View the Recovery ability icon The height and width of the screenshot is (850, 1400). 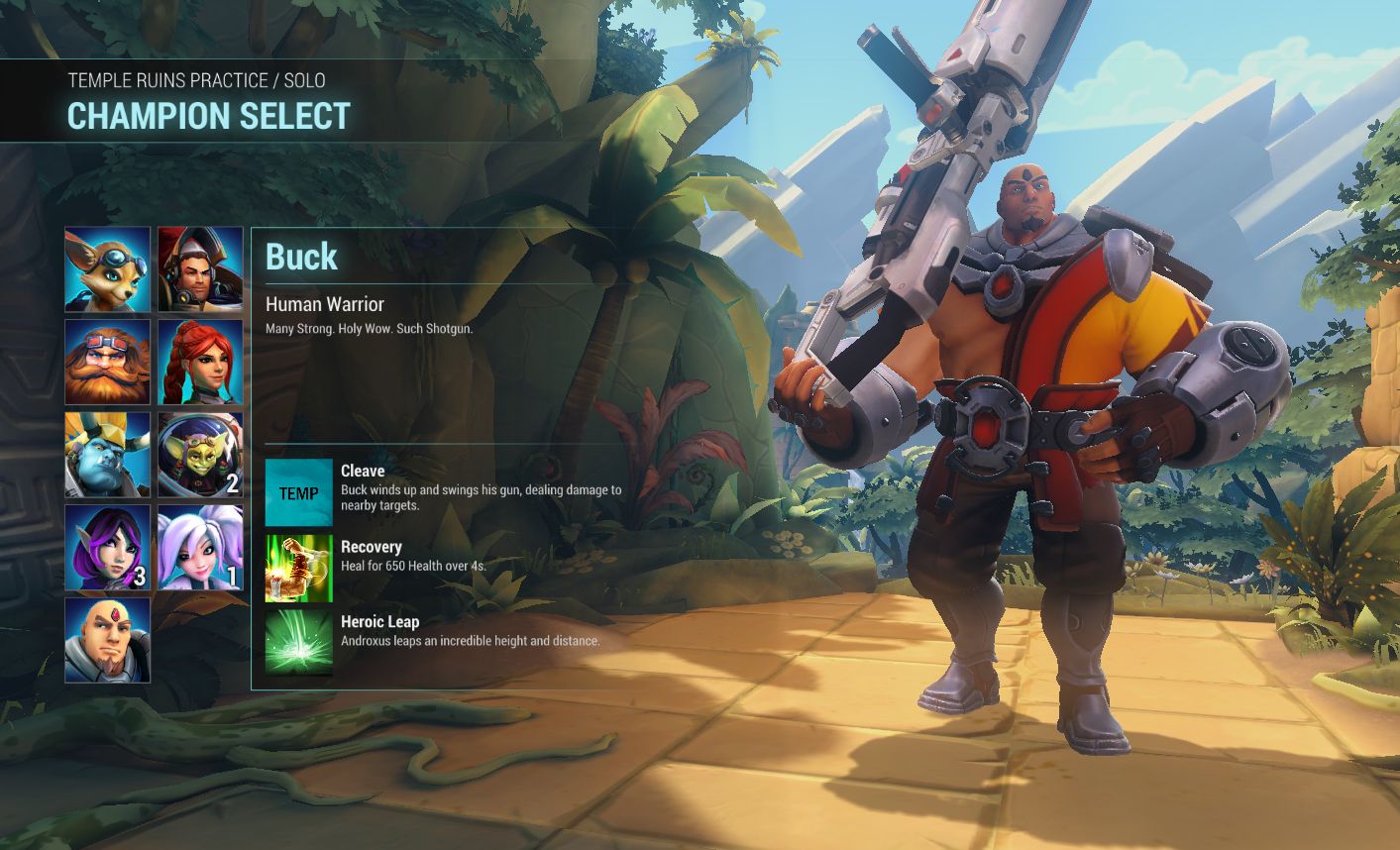pyautogui.click(x=299, y=569)
